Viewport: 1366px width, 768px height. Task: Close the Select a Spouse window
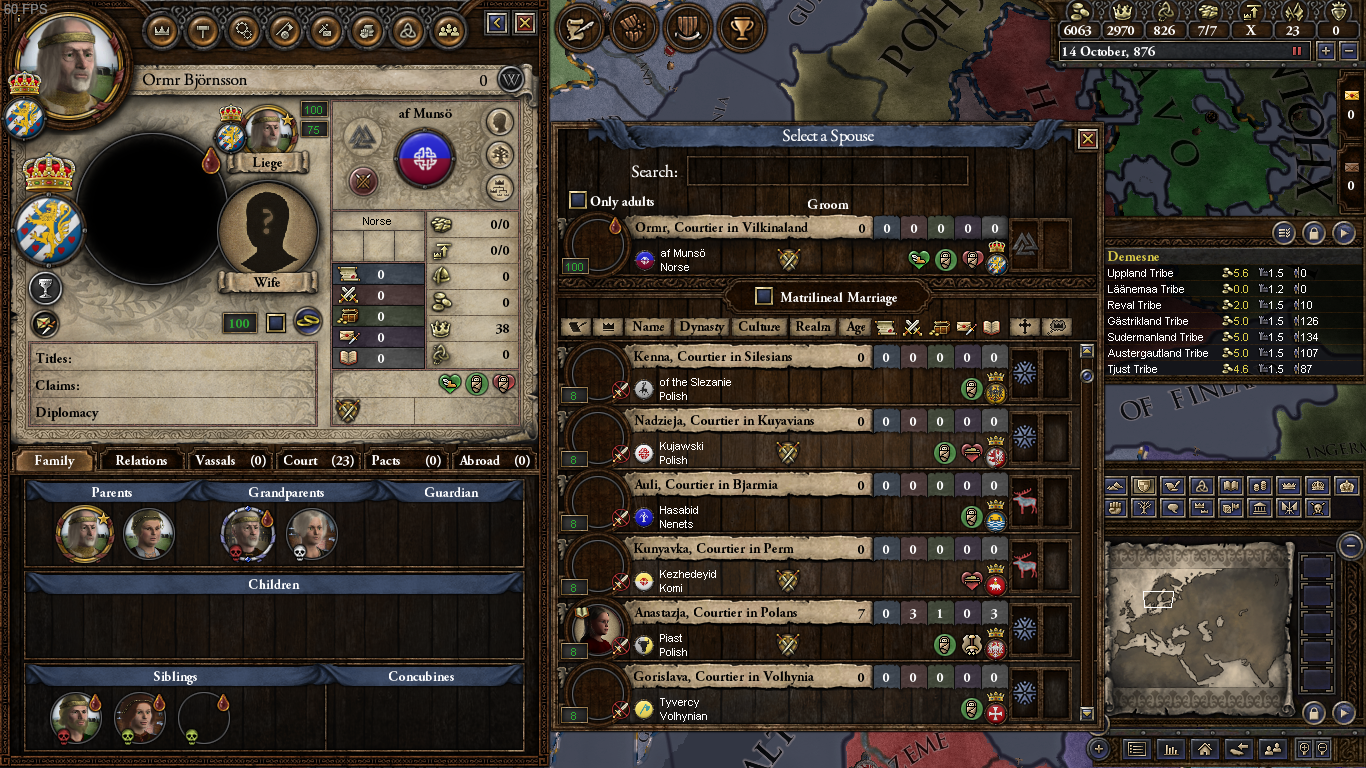[1087, 139]
